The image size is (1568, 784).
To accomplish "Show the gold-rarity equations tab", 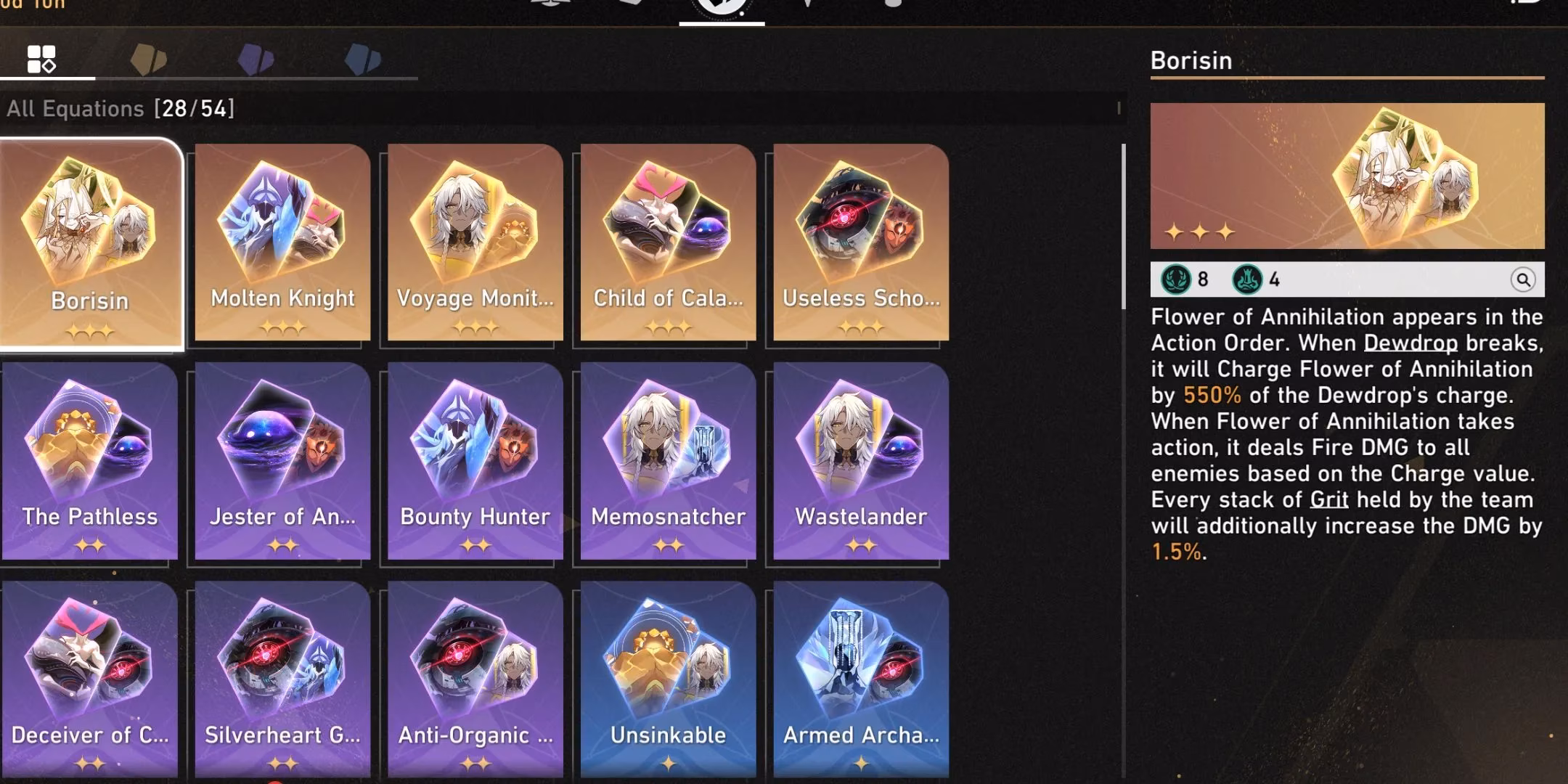I will tap(149, 60).
